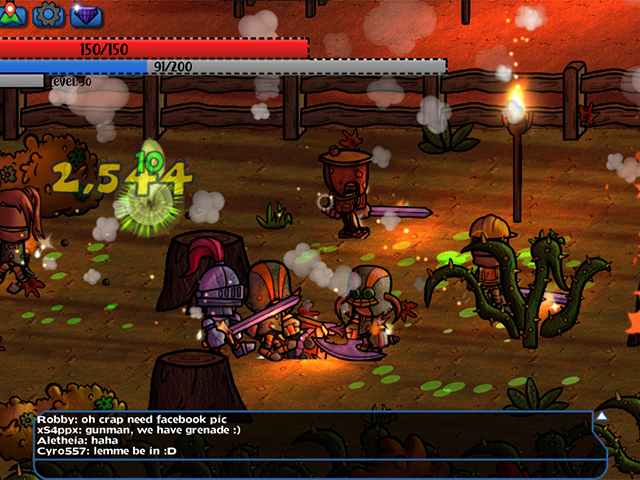
Task: Open settings via the gear icon
Action: (48, 14)
